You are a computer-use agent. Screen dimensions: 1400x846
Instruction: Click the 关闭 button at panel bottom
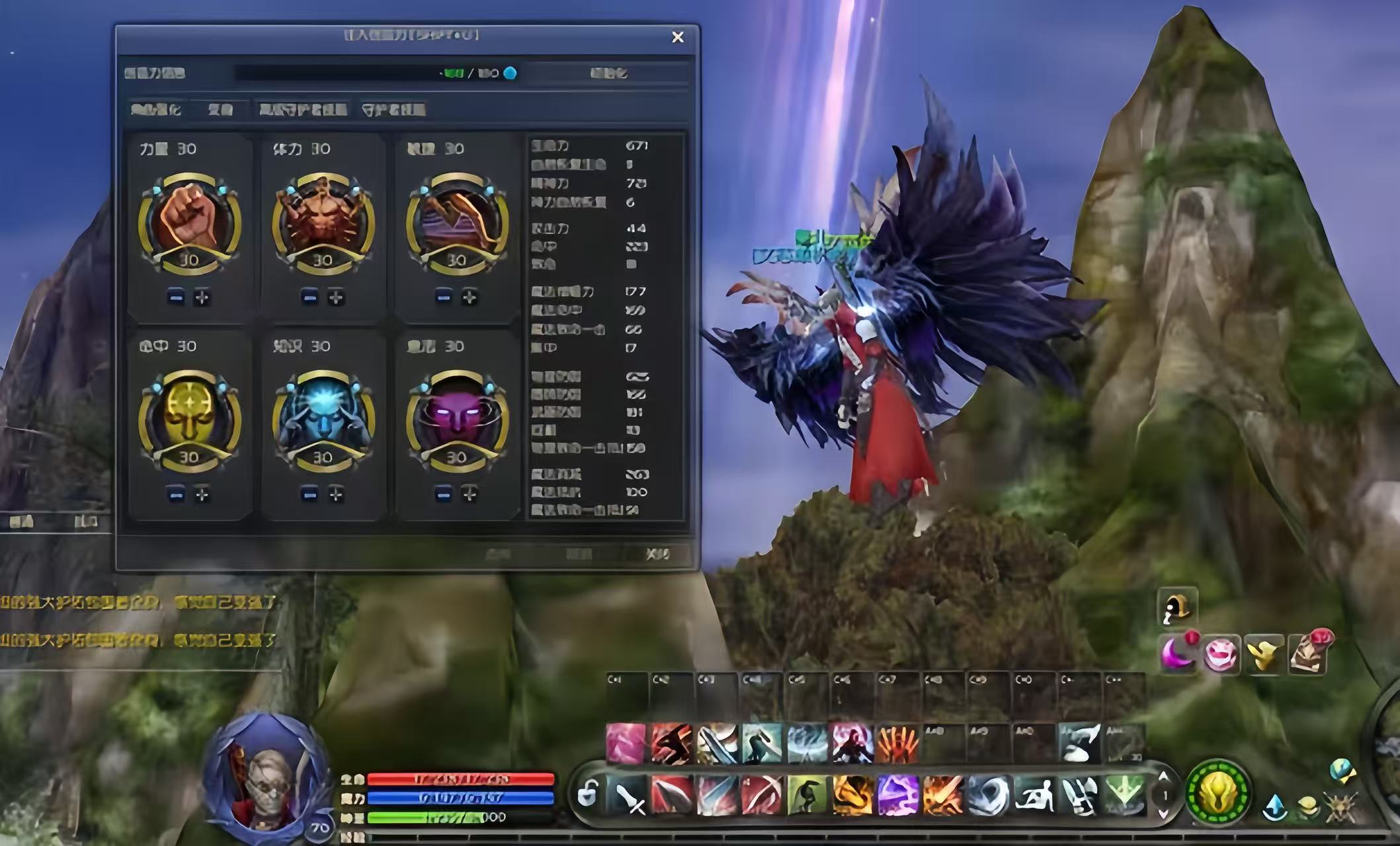click(x=657, y=554)
